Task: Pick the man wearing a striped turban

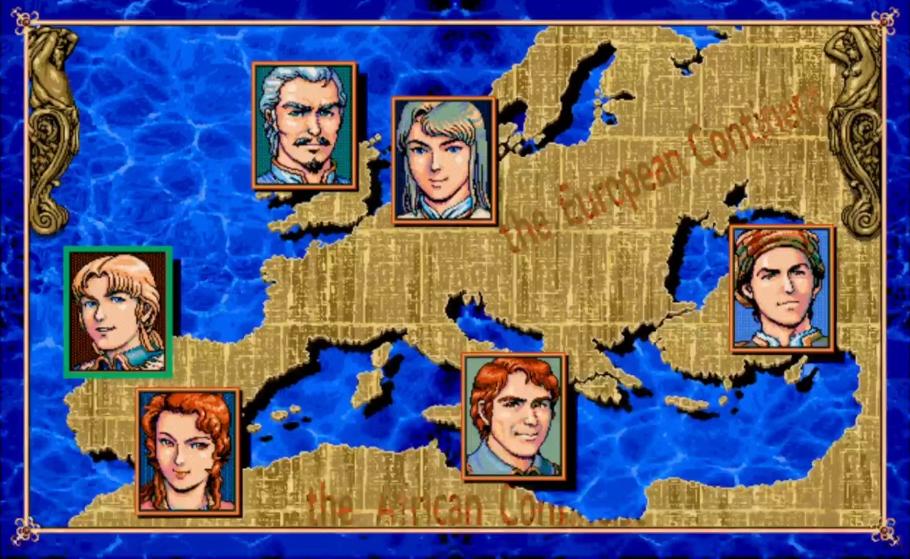Action: [782, 288]
